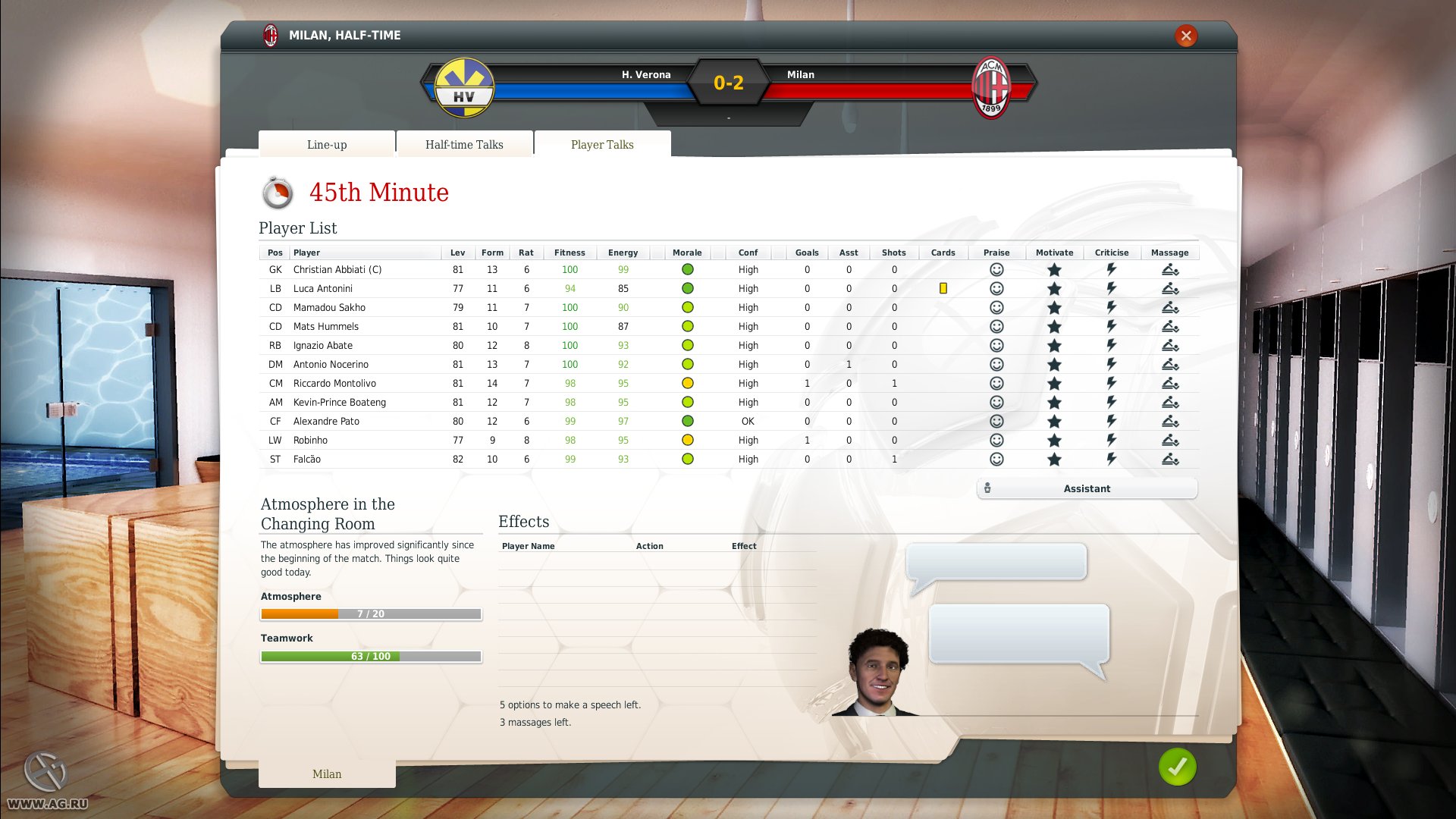
Task: Order a massage for Riccardo Montolivo
Action: 1170,383
